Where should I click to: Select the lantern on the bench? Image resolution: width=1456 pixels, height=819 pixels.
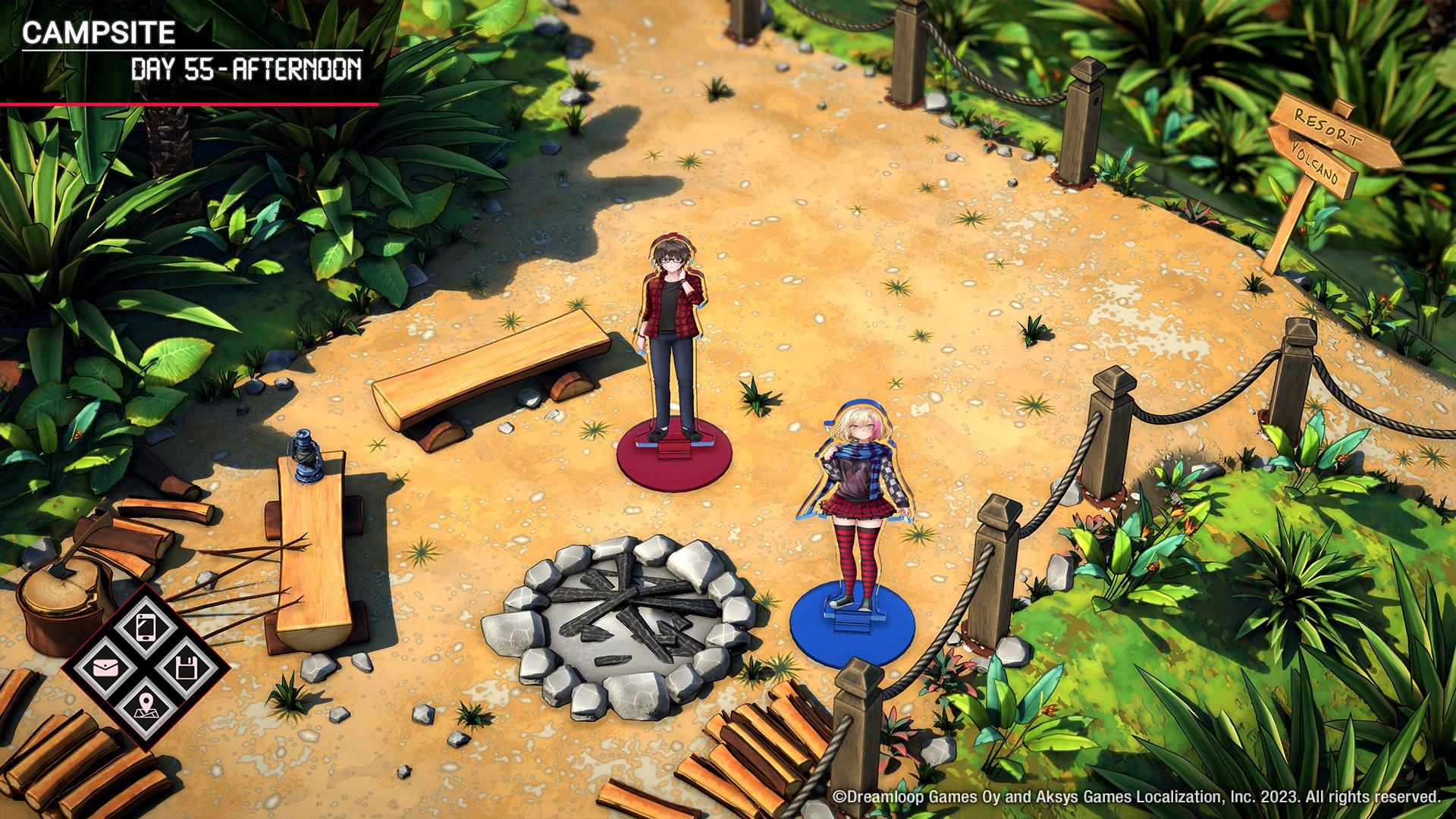click(x=306, y=455)
